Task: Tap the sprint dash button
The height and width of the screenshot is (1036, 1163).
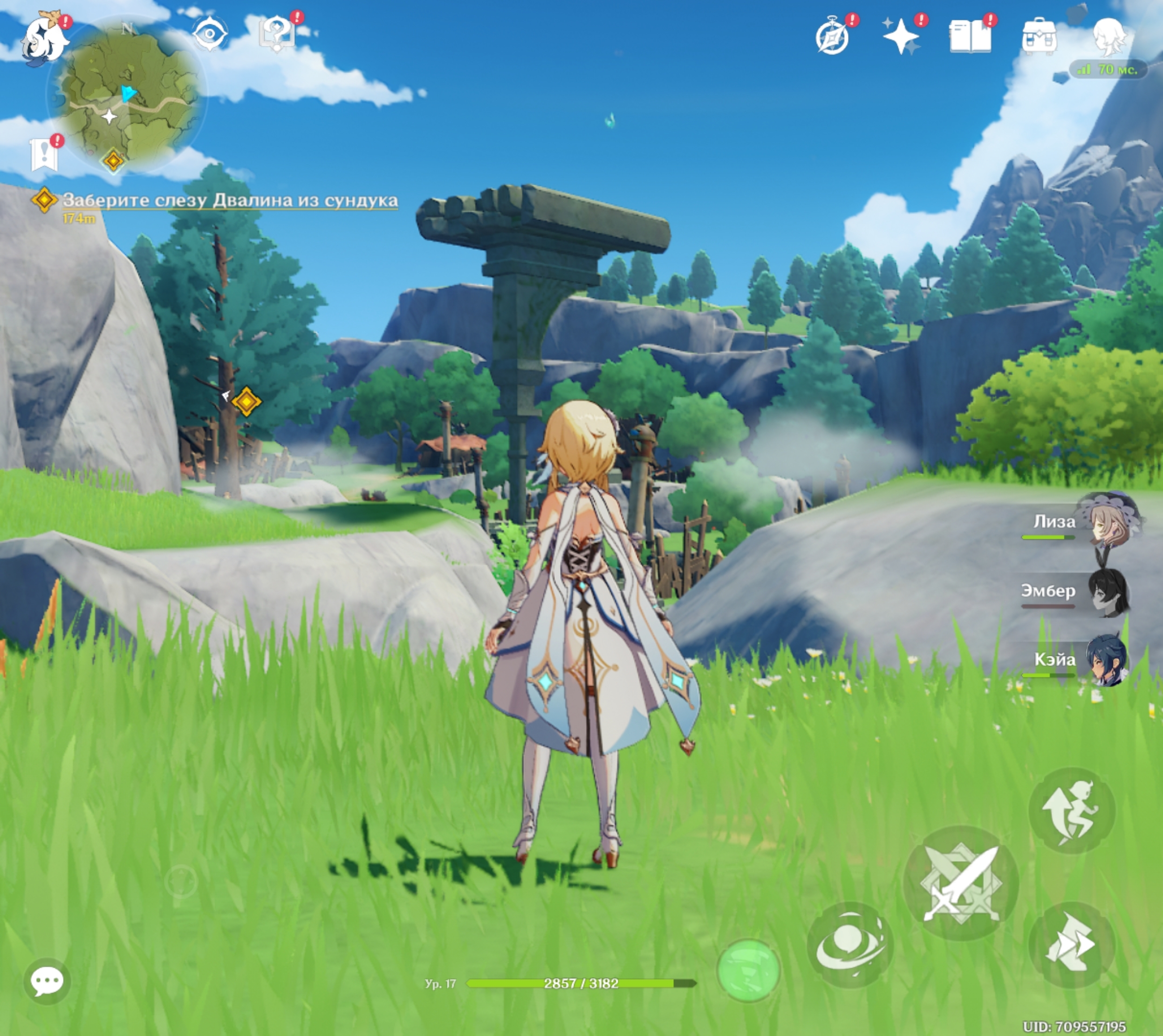Action: [1071, 945]
